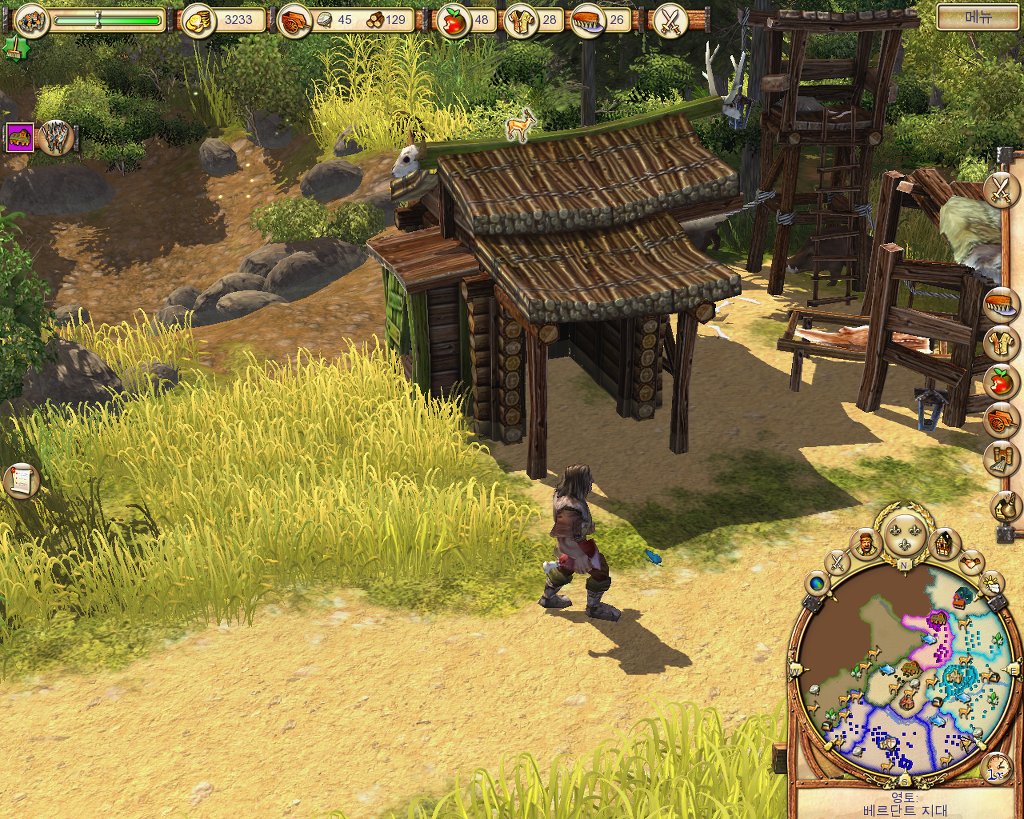Select the crossed swords button beside the minimap
The image size is (1024, 819).
tap(838, 560)
